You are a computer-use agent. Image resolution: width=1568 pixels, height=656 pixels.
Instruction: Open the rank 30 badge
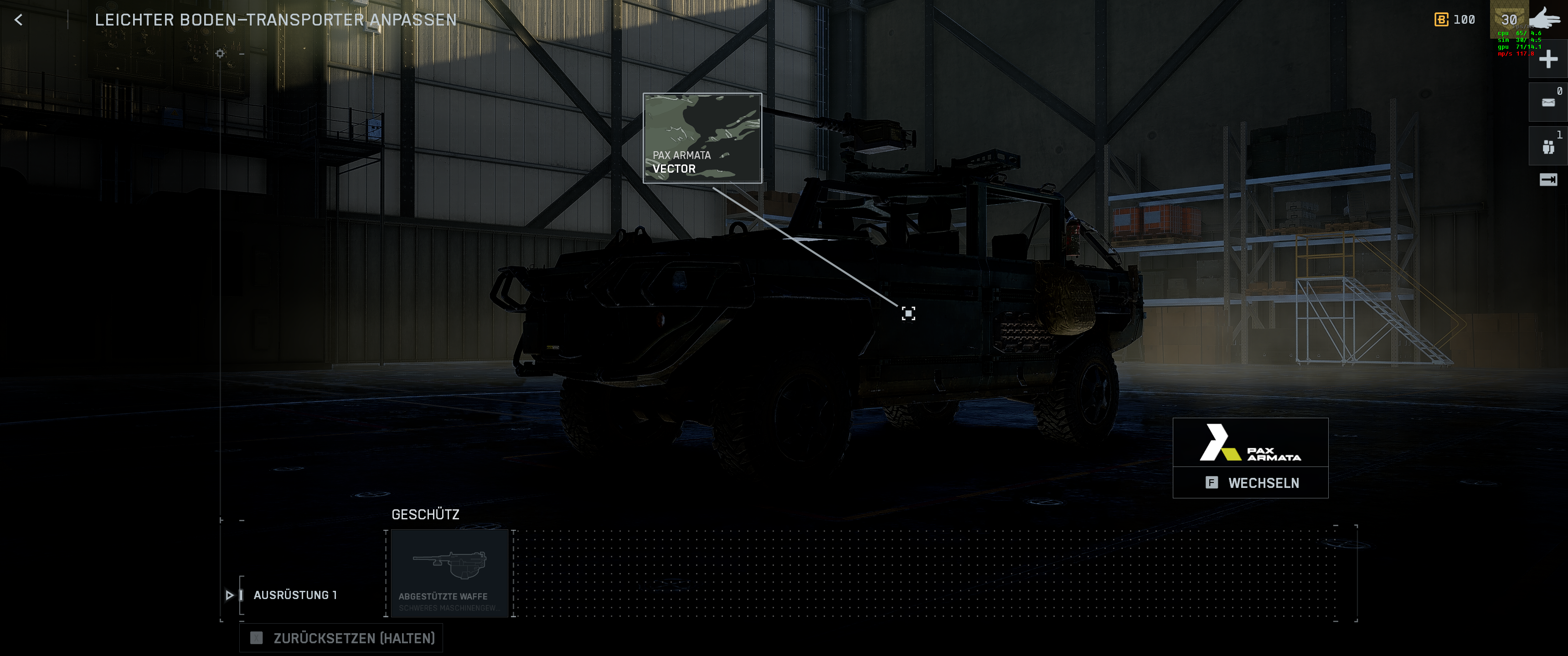click(1509, 20)
